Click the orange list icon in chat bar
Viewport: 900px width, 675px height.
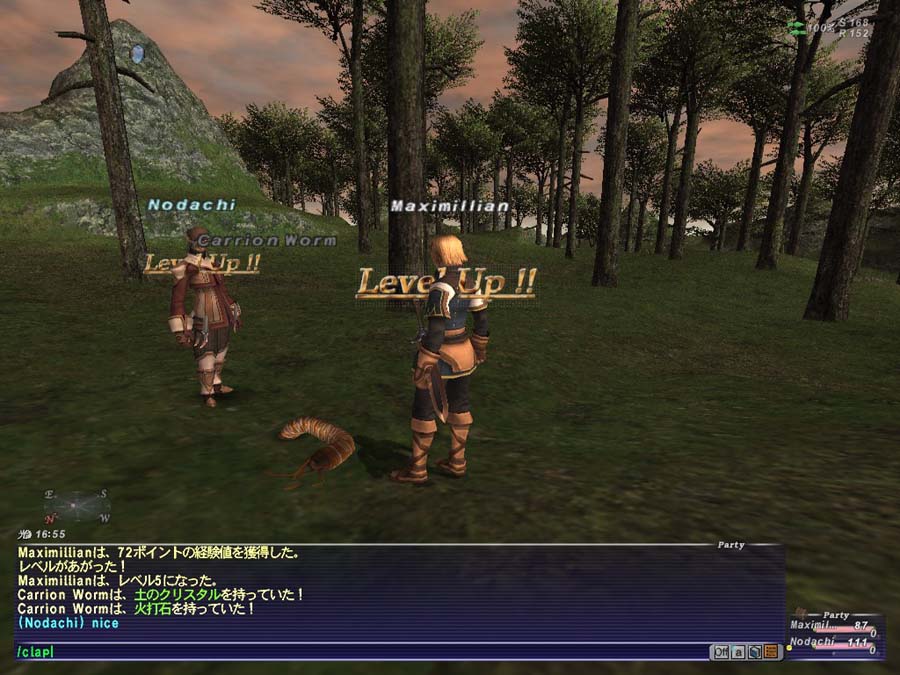[x=771, y=652]
